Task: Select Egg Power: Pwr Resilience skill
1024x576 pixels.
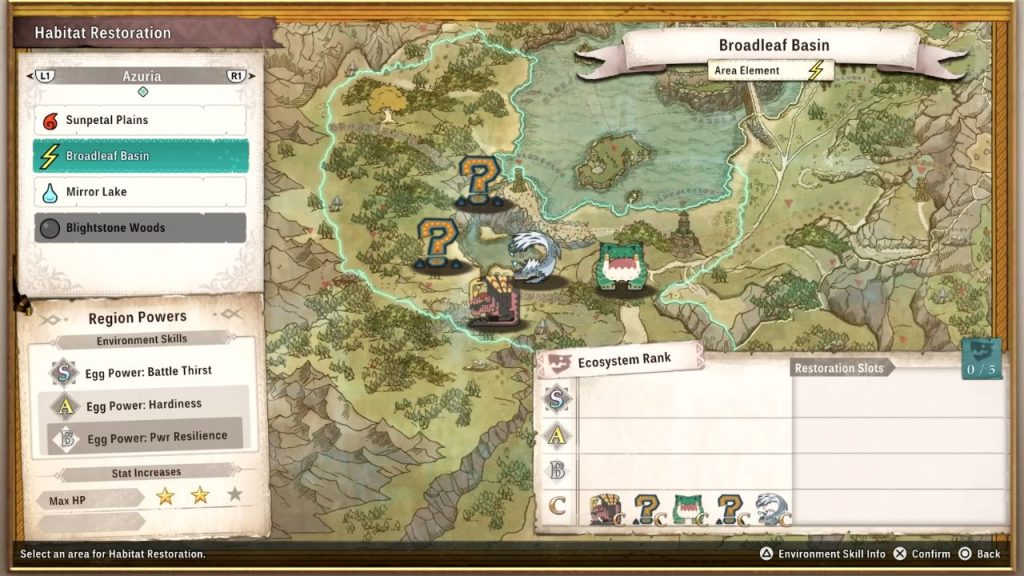Action: tap(150, 437)
